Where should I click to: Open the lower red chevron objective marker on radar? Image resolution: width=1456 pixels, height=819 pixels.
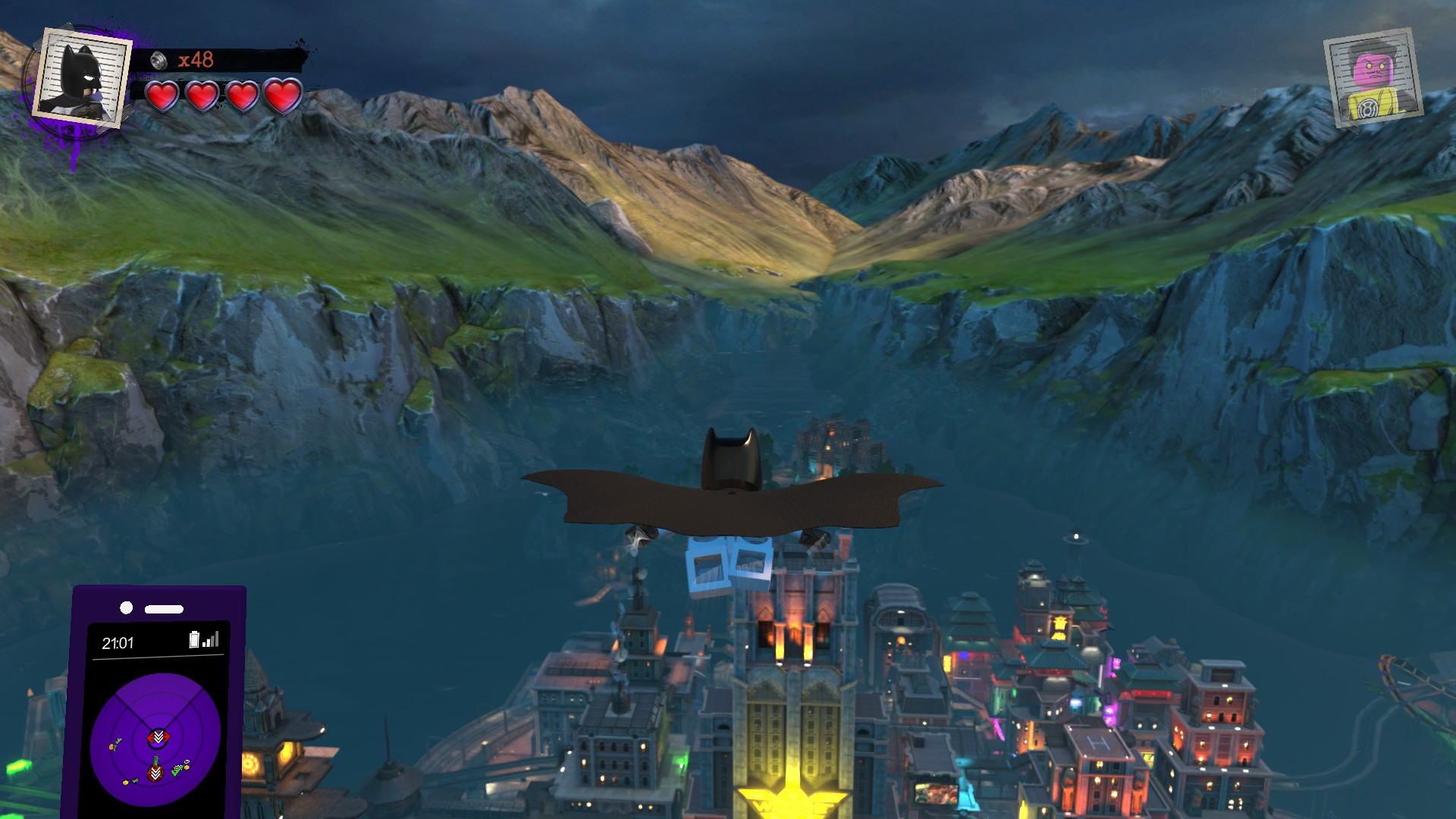coord(155,772)
